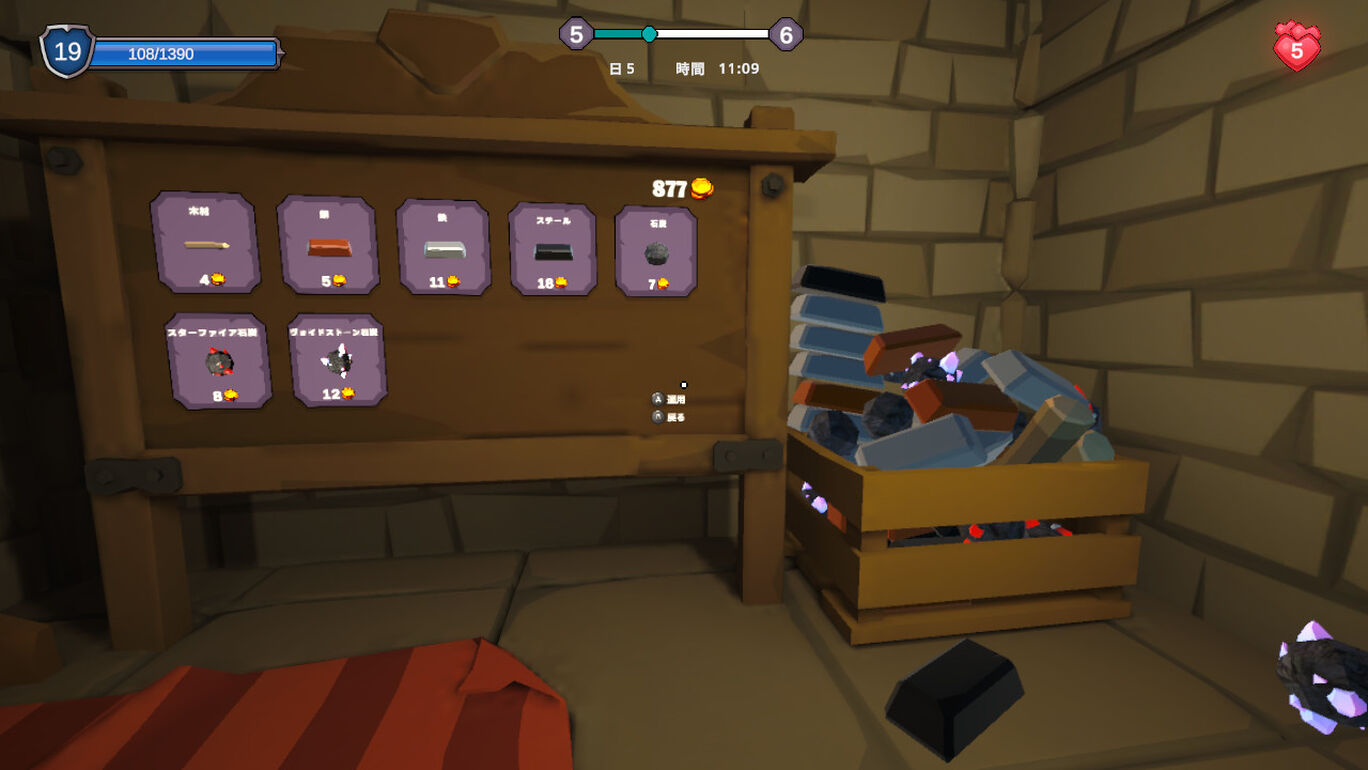Select the スチール steel ingot card
The image size is (1368, 770).
(552, 250)
